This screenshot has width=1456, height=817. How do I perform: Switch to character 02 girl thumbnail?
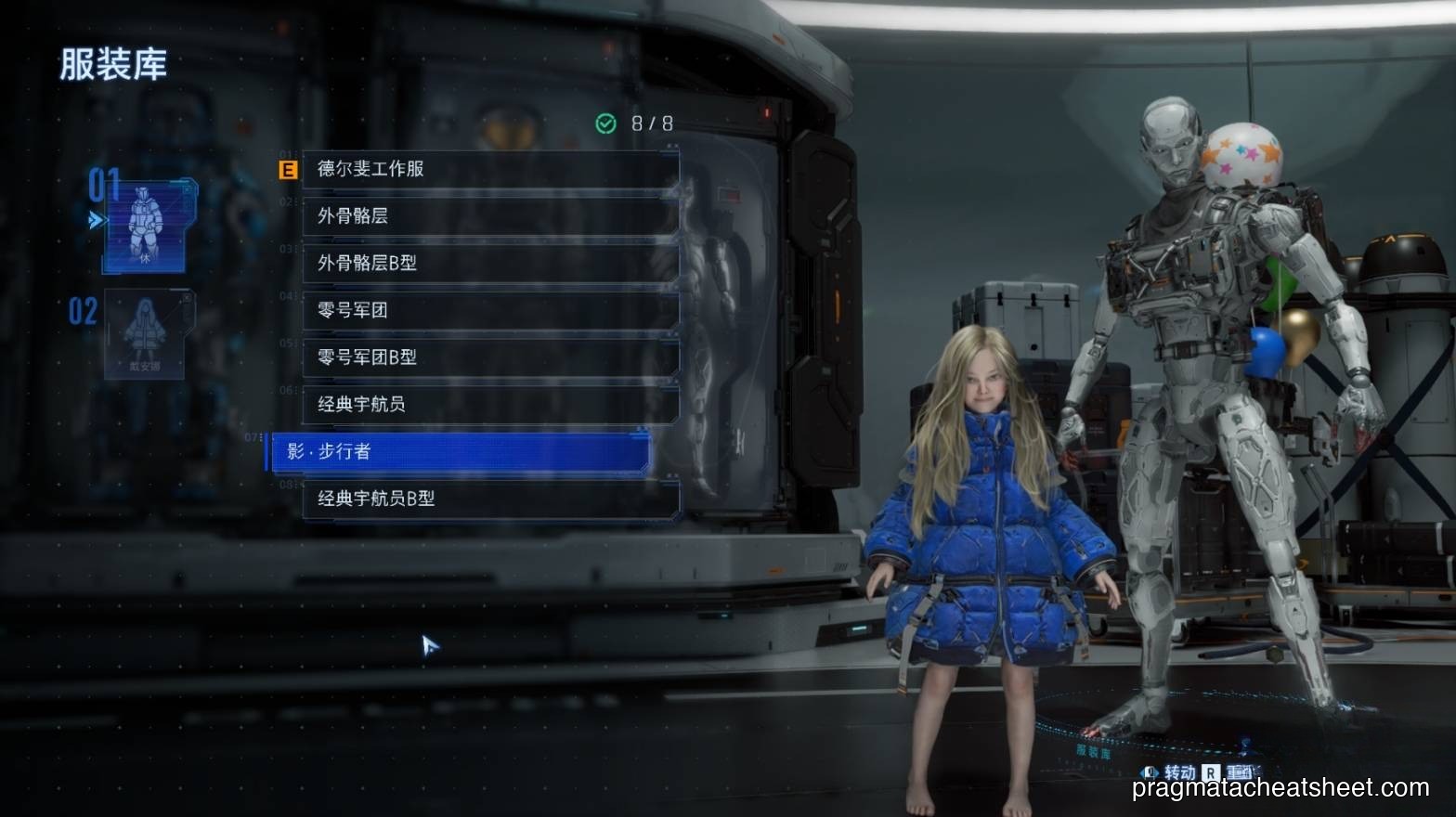(x=145, y=333)
